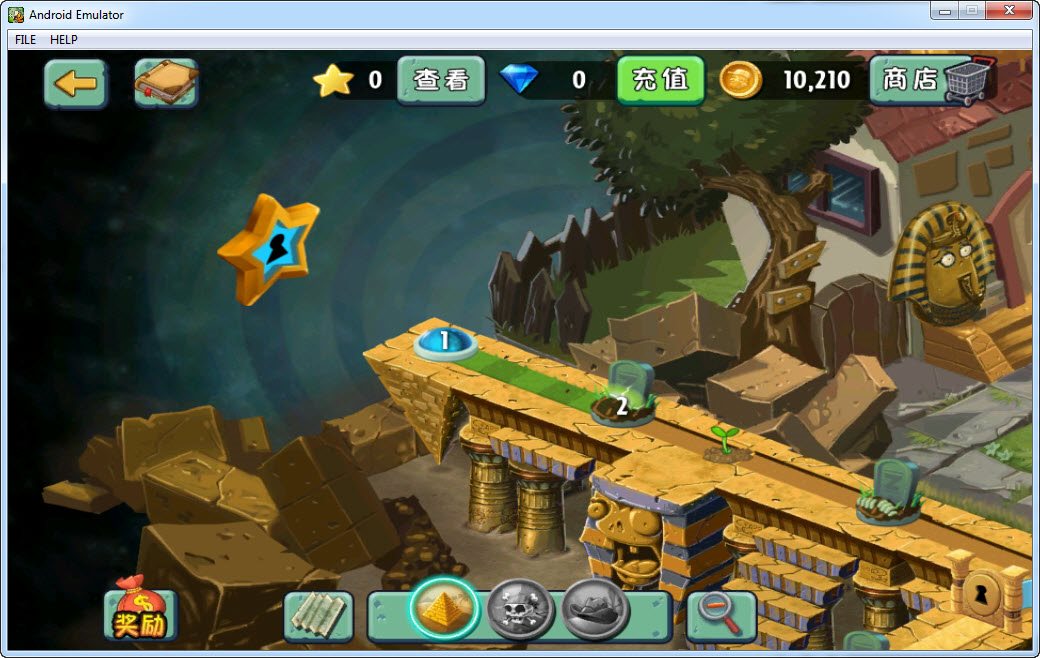The height and width of the screenshot is (658, 1040).
Task: Select the skull and crossbones pirate world
Action: (520, 609)
